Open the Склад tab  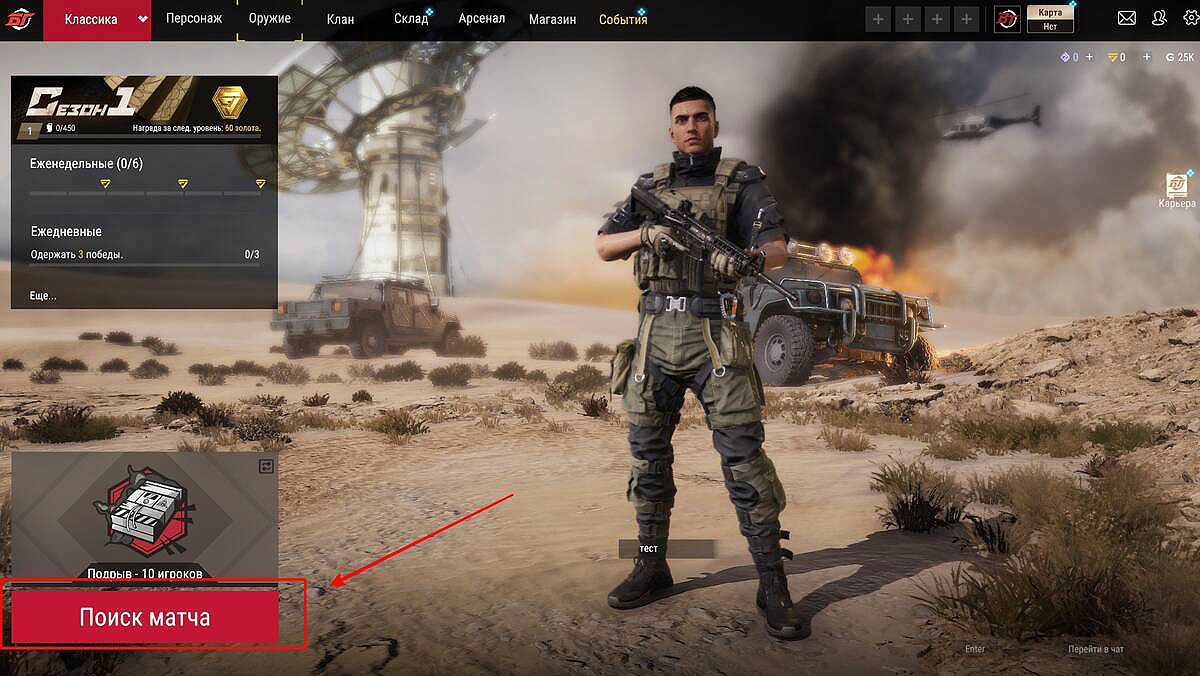[411, 19]
